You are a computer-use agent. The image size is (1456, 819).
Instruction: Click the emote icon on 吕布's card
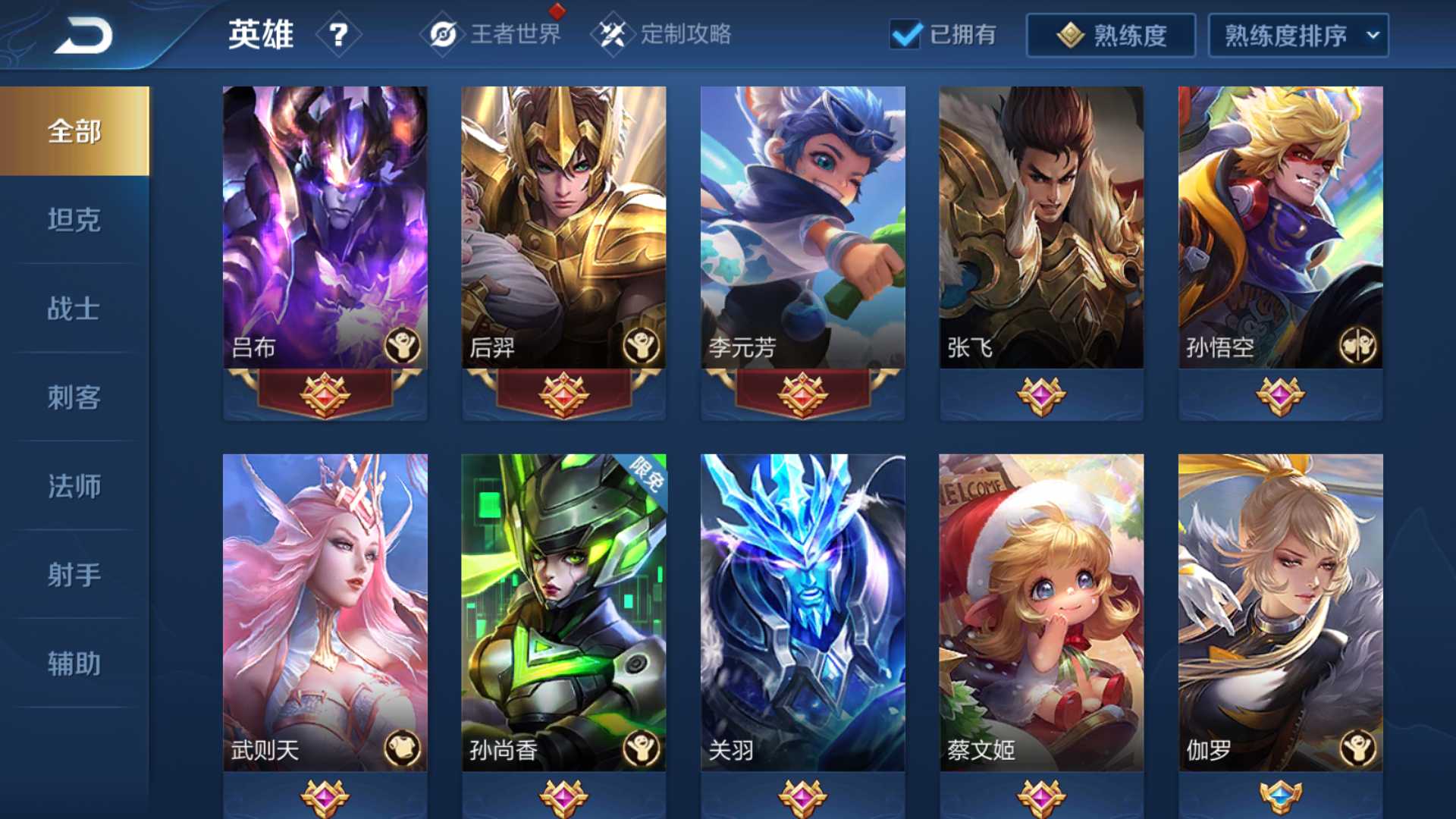tap(403, 345)
